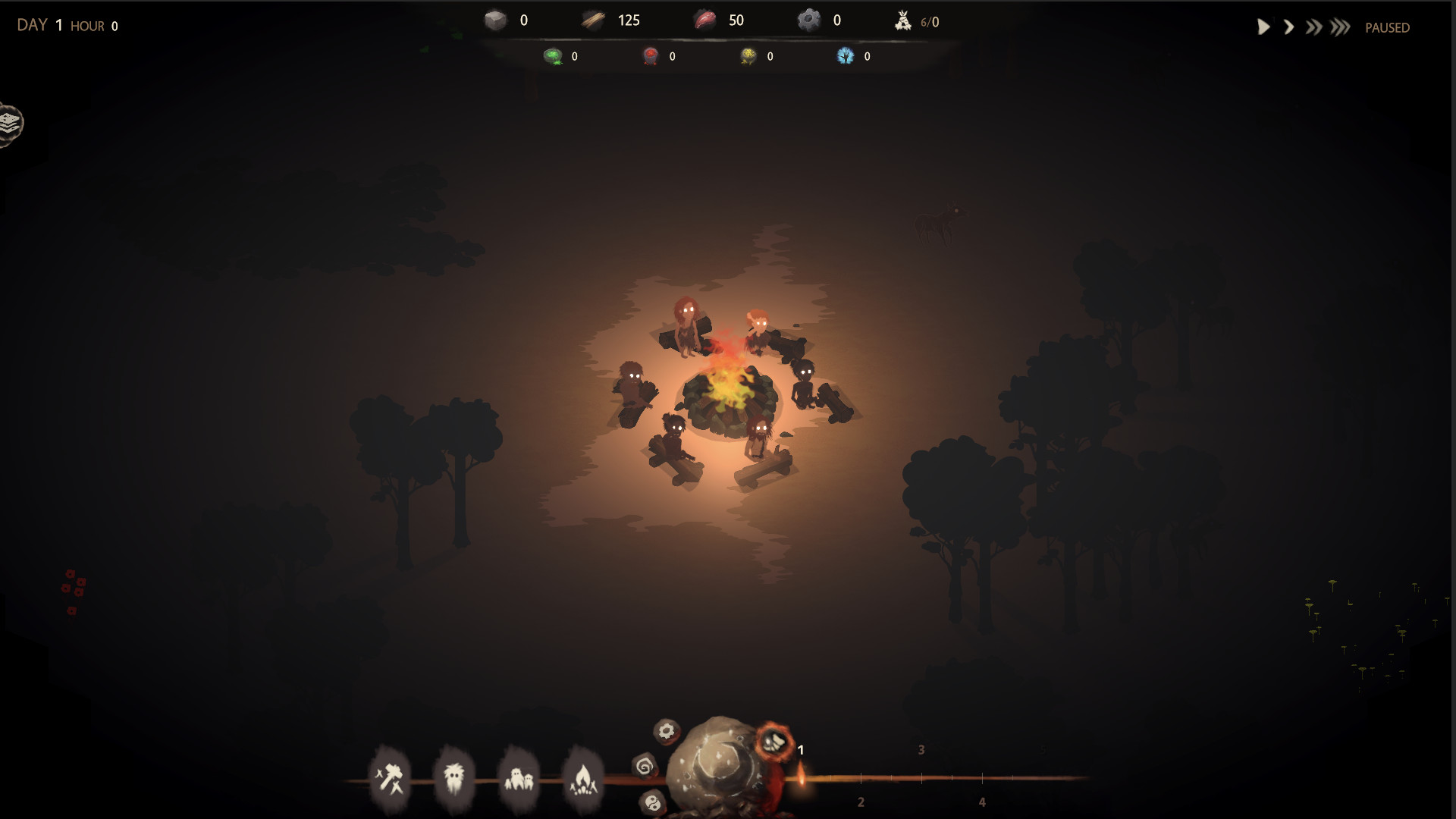Click the wood resource icon showing 125
Viewport: 1456px width, 819px height.
click(x=593, y=20)
